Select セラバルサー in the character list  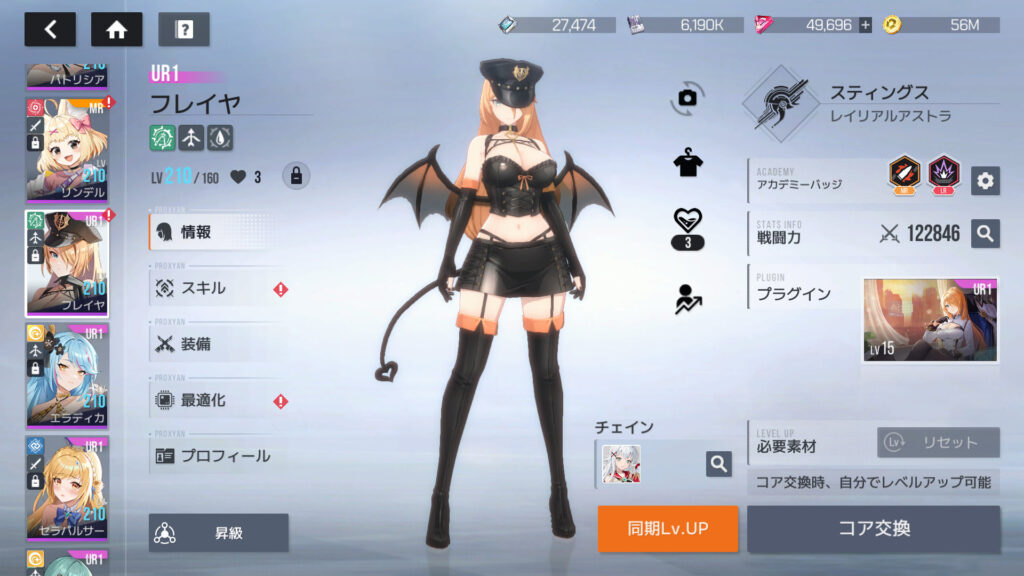coord(67,487)
